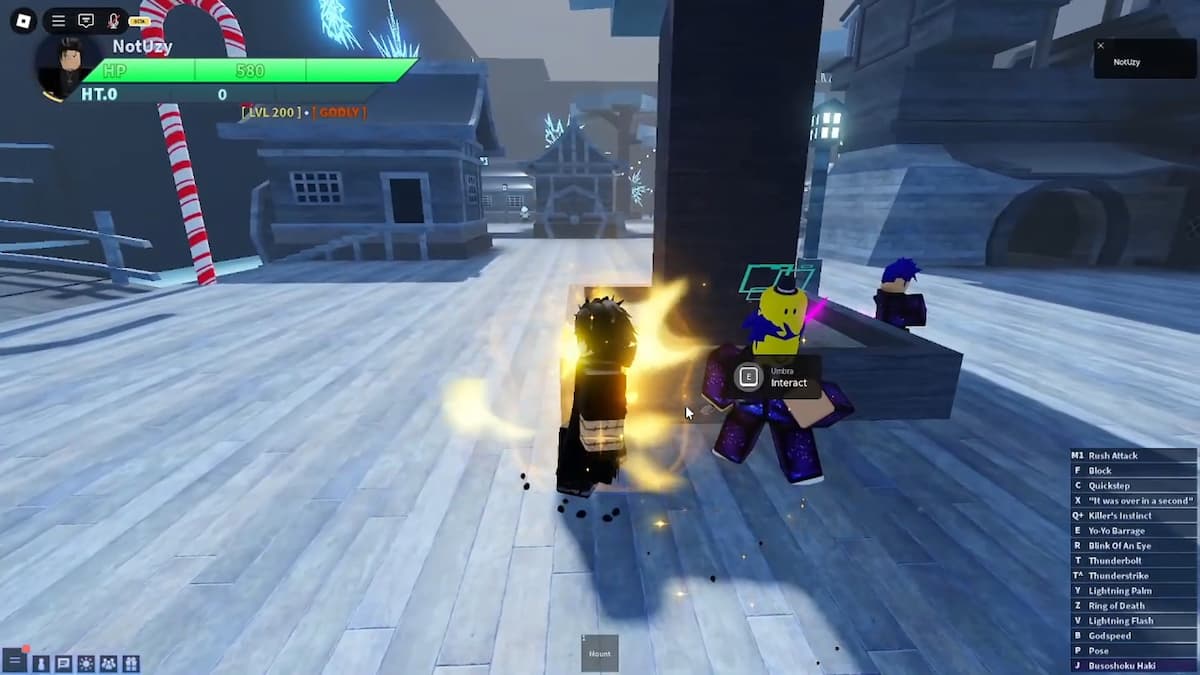Close the player list panel with the X

point(1100,45)
